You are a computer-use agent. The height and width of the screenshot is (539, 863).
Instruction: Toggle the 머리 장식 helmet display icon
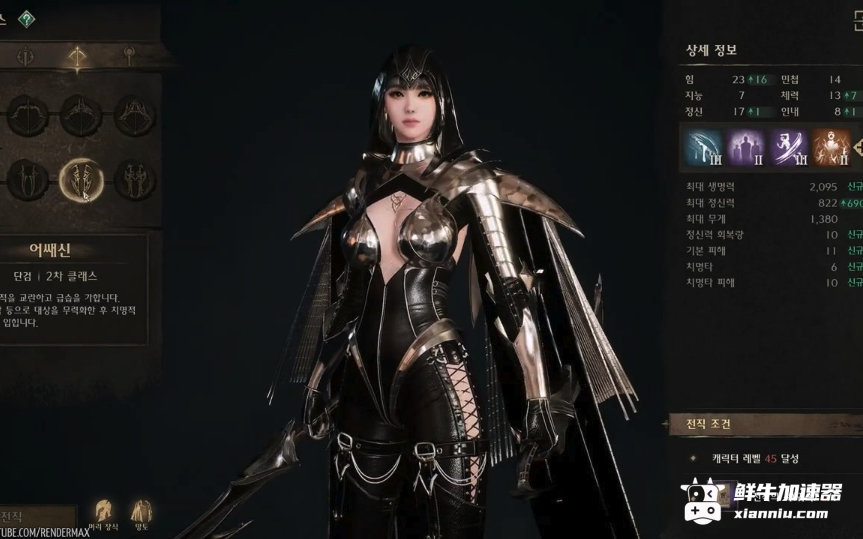click(102, 513)
